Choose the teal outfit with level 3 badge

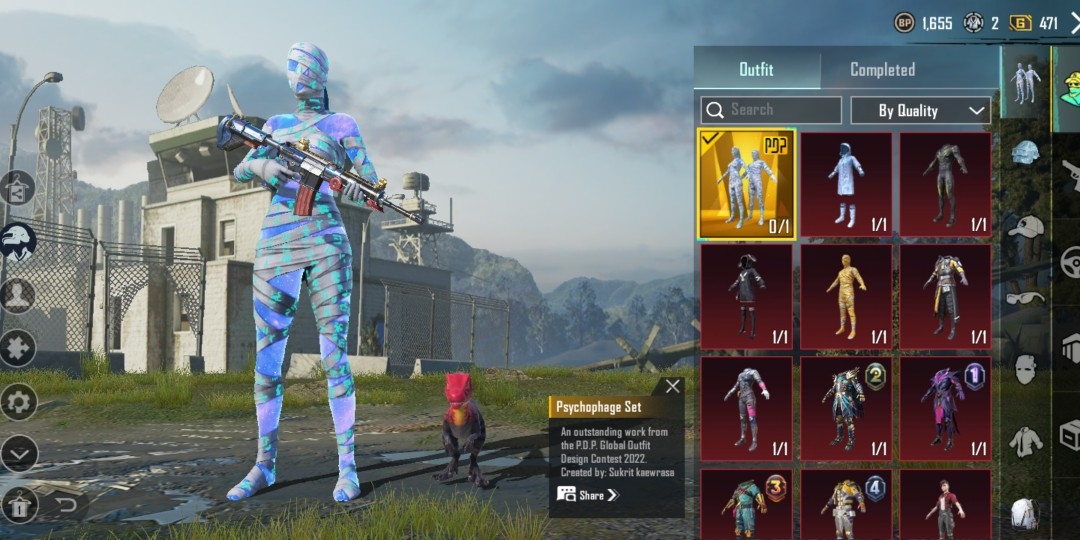coord(746,505)
